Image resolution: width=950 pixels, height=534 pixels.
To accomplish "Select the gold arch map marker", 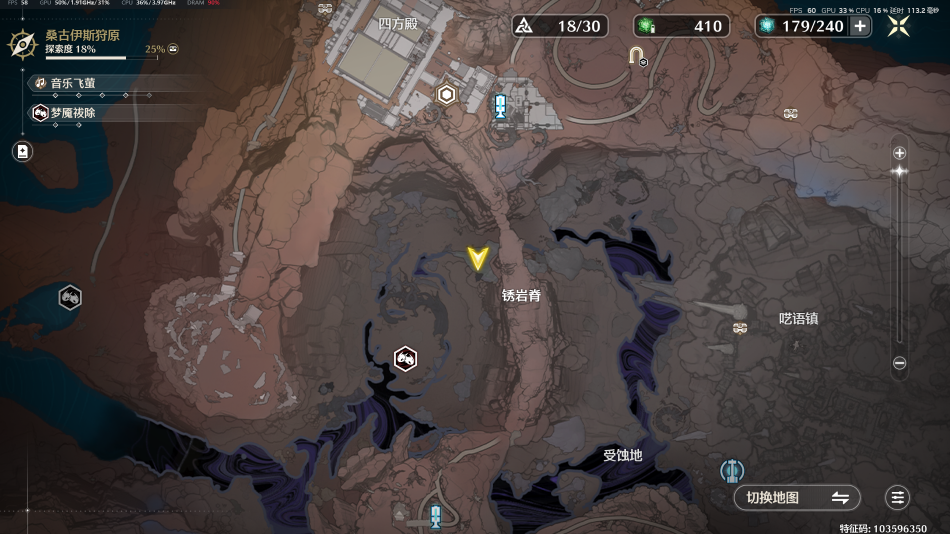I will point(635,55).
